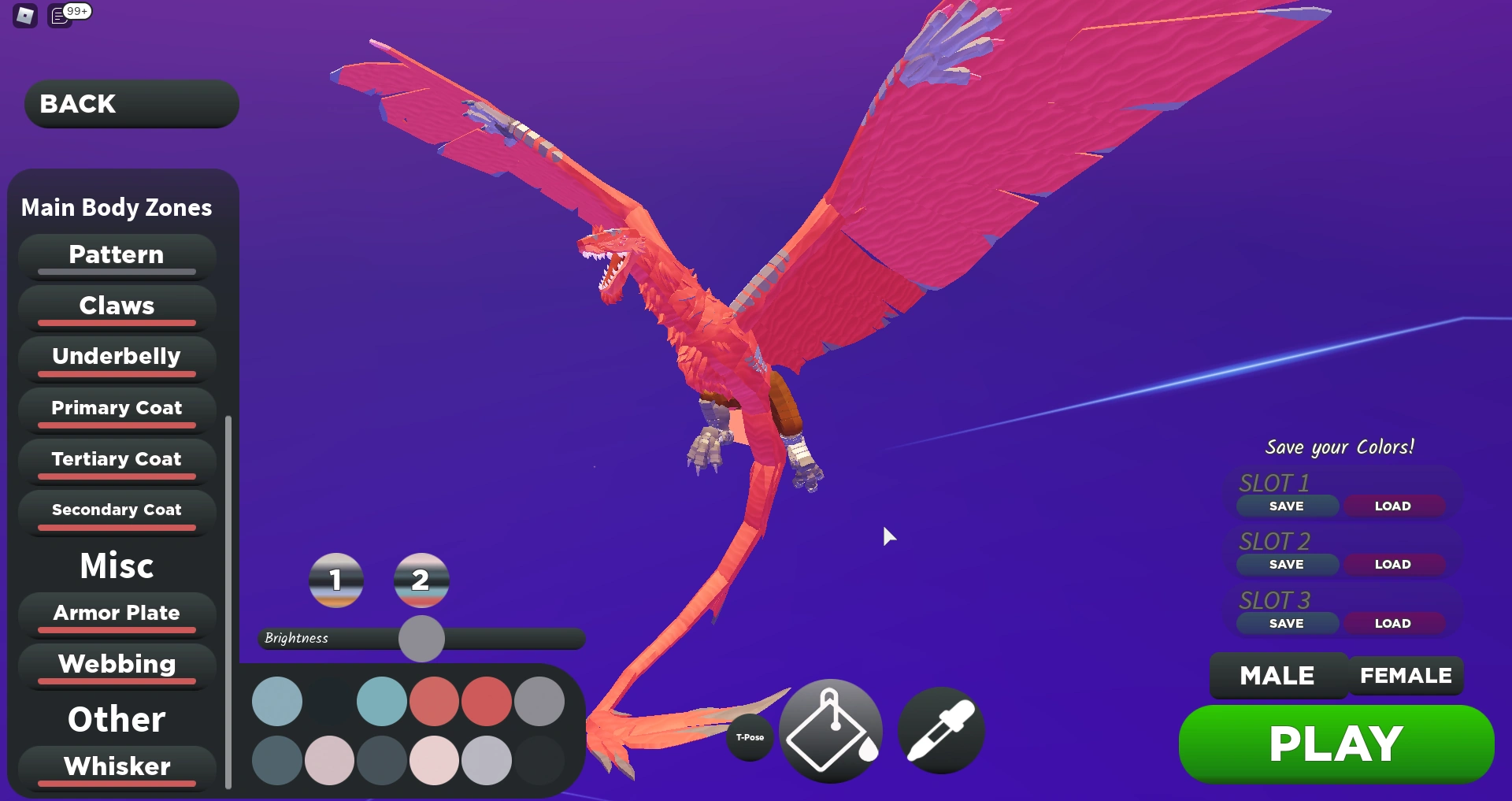1512x801 pixels.
Task: Select MALE gender option
Action: (1277, 675)
